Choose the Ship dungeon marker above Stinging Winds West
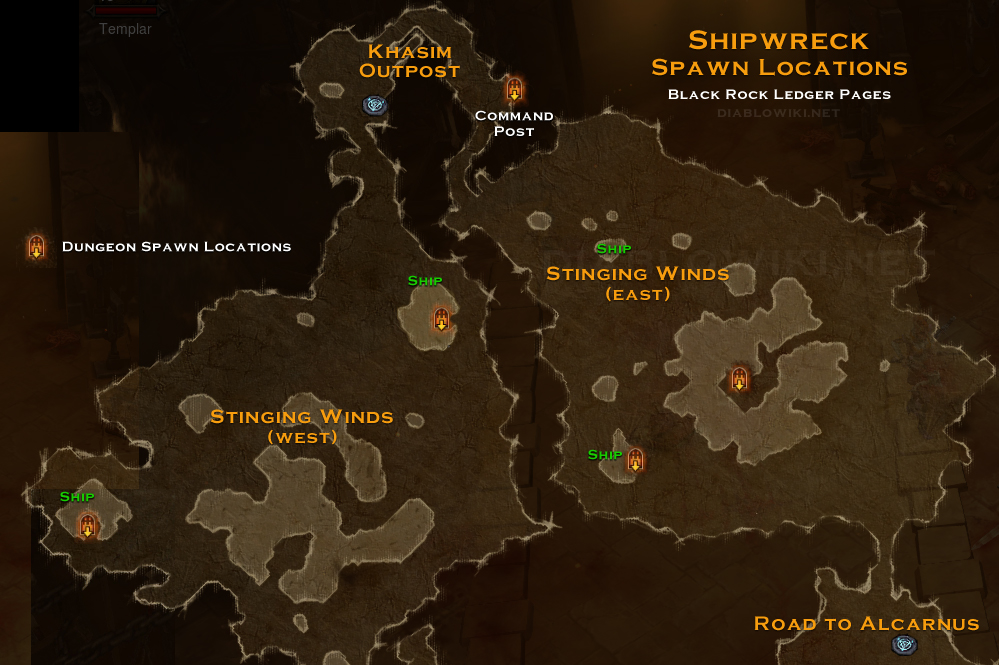Viewport: 999px width, 665px height. tap(441, 319)
